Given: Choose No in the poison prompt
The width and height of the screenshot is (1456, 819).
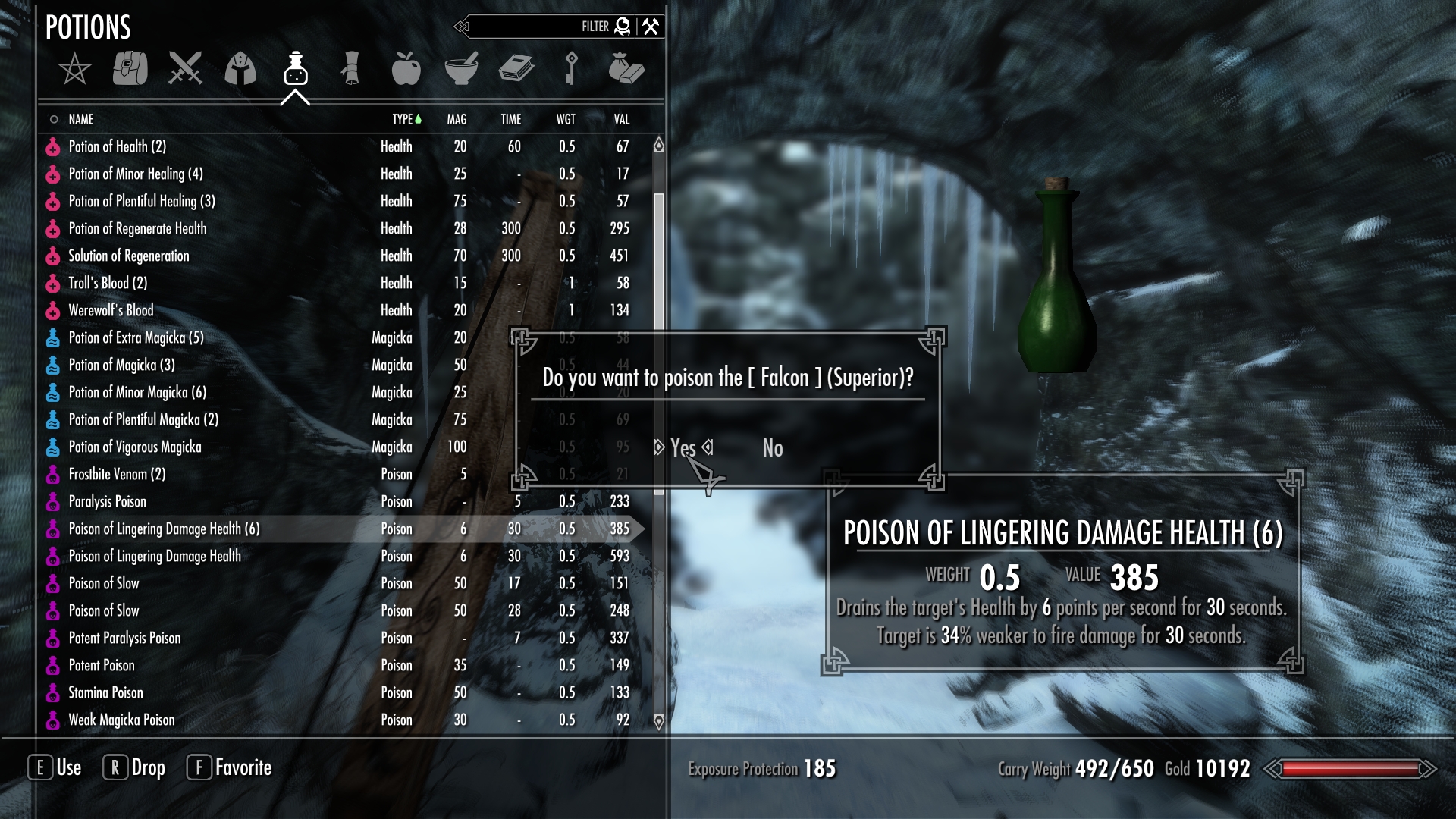Looking at the screenshot, I should click(x=772, y=448).
